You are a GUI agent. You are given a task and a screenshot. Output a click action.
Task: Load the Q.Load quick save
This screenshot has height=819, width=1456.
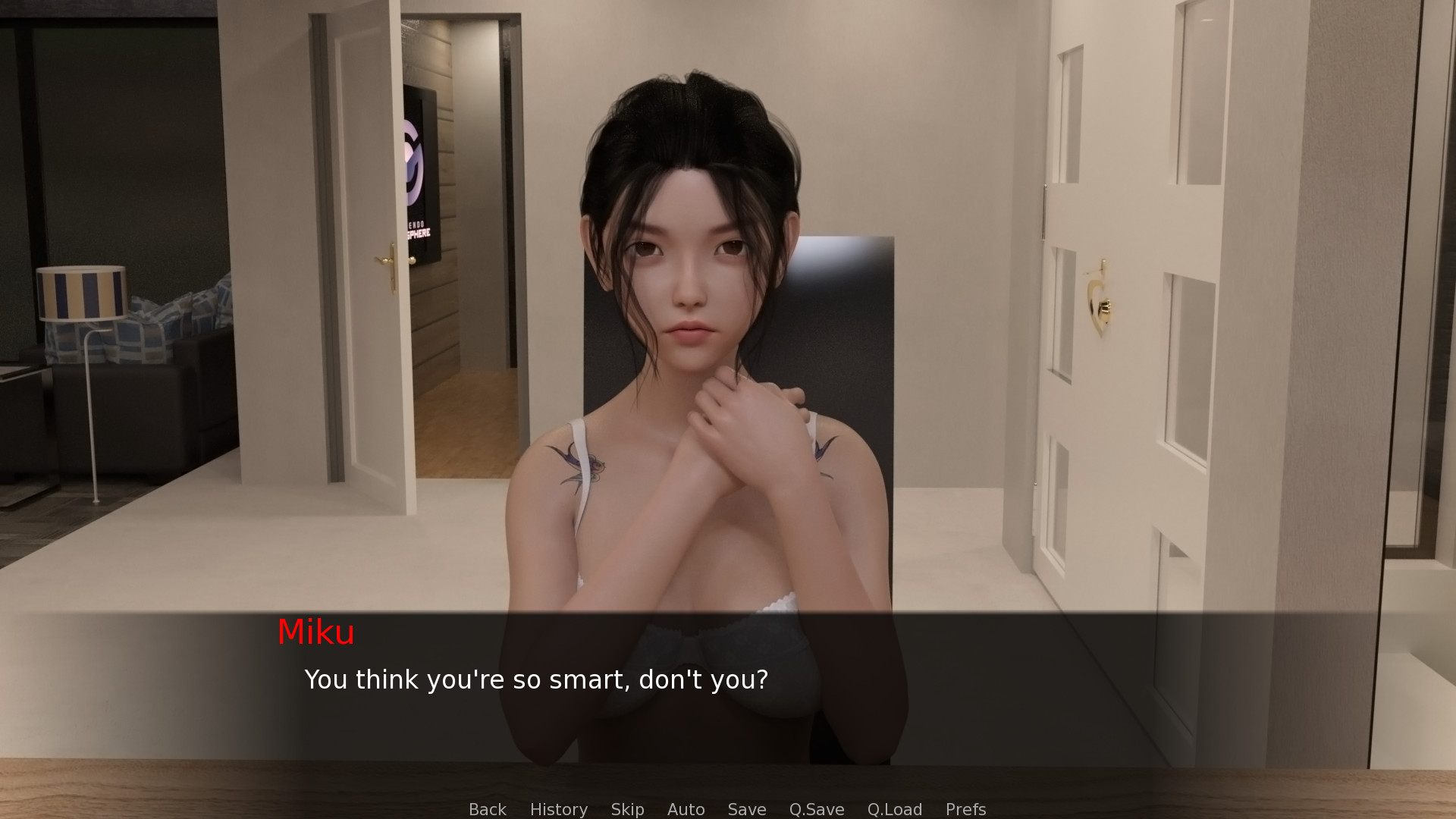pos(894,809)
